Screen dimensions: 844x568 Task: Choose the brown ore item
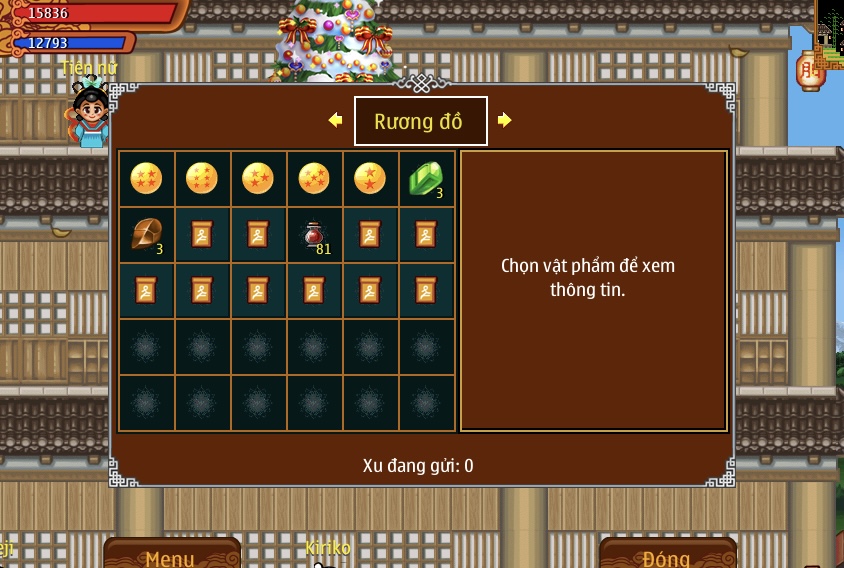point(146,235)
